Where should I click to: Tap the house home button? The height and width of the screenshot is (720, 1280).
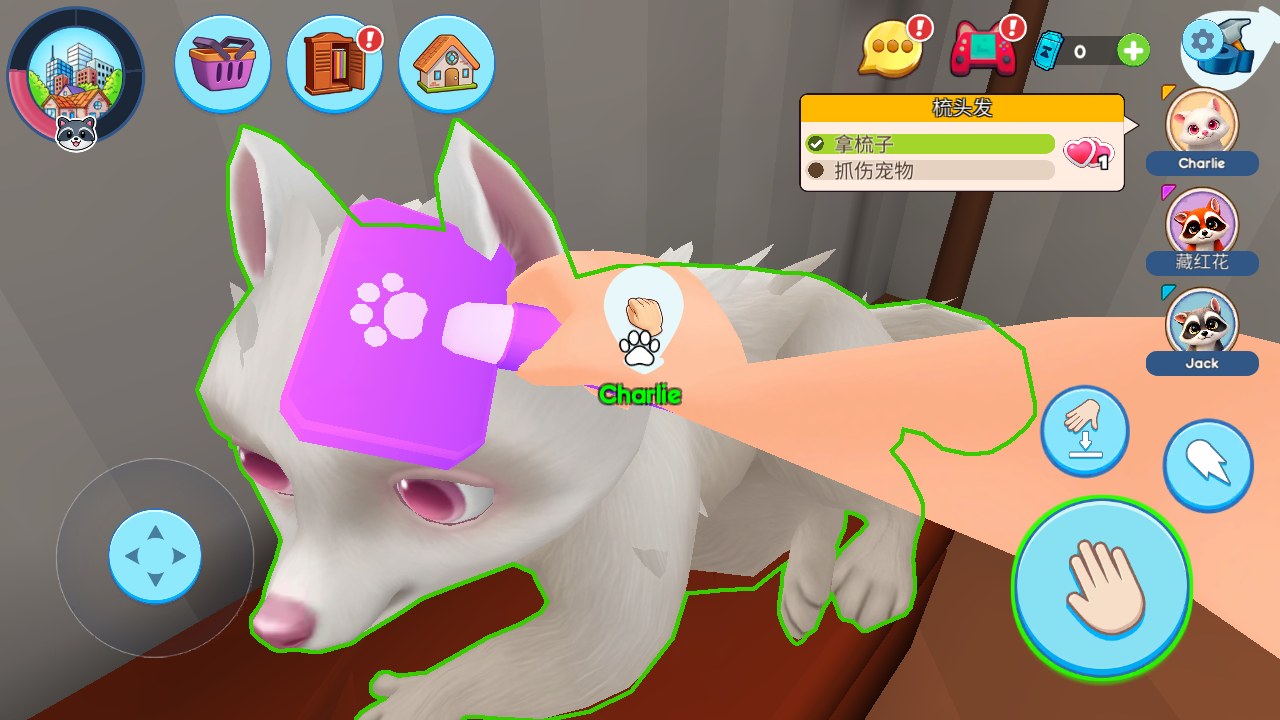[x=446, y=64]
